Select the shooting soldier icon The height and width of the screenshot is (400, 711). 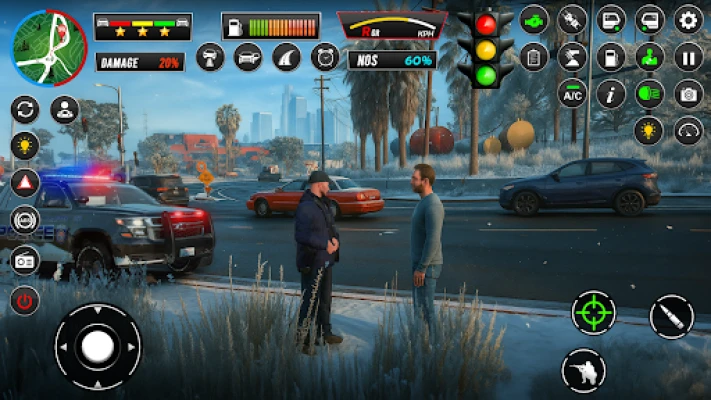pos(583,371)
